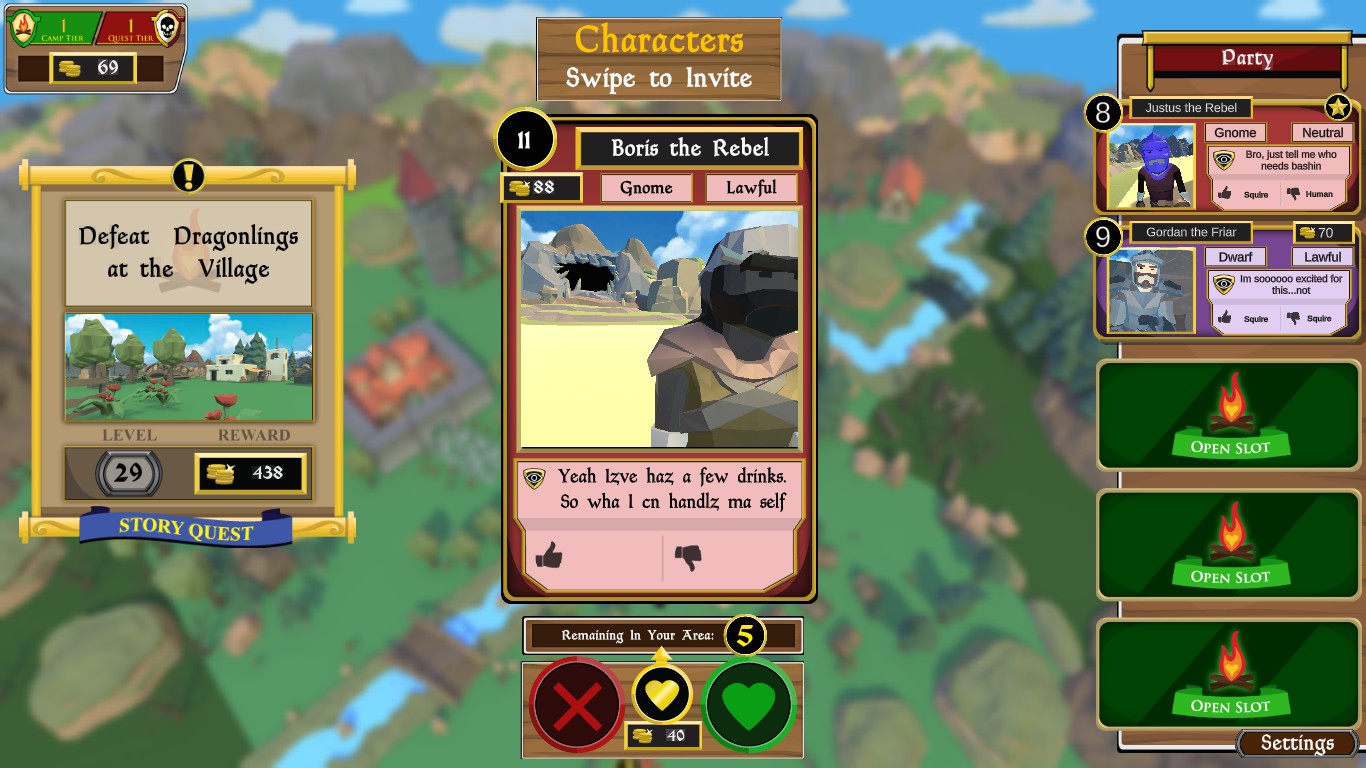Viewport: 1366px width, 768px height.
Task: Click the quest exclamation mark icon
Action: pyautogui.click(x=188, y=176)
